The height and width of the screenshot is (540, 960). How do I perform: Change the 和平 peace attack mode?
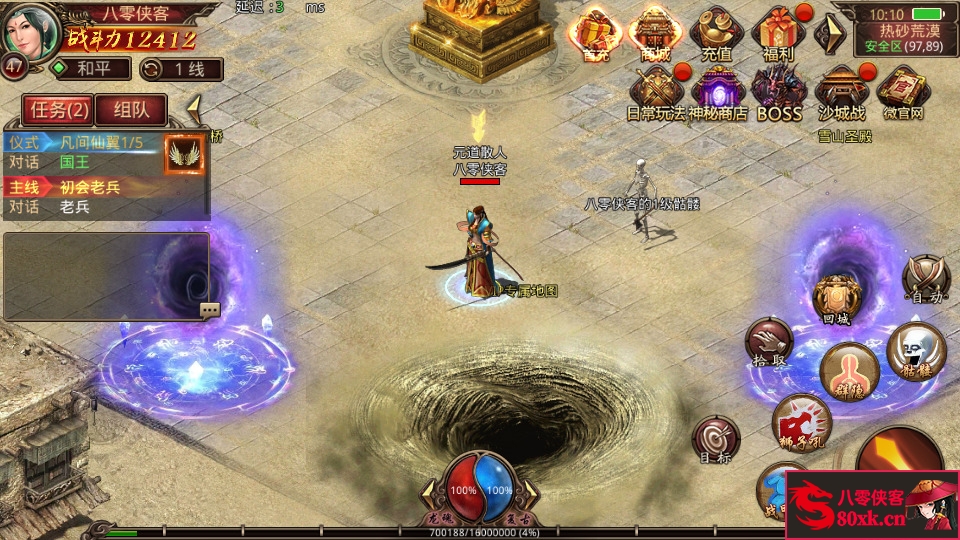click(x=91, y=69)
